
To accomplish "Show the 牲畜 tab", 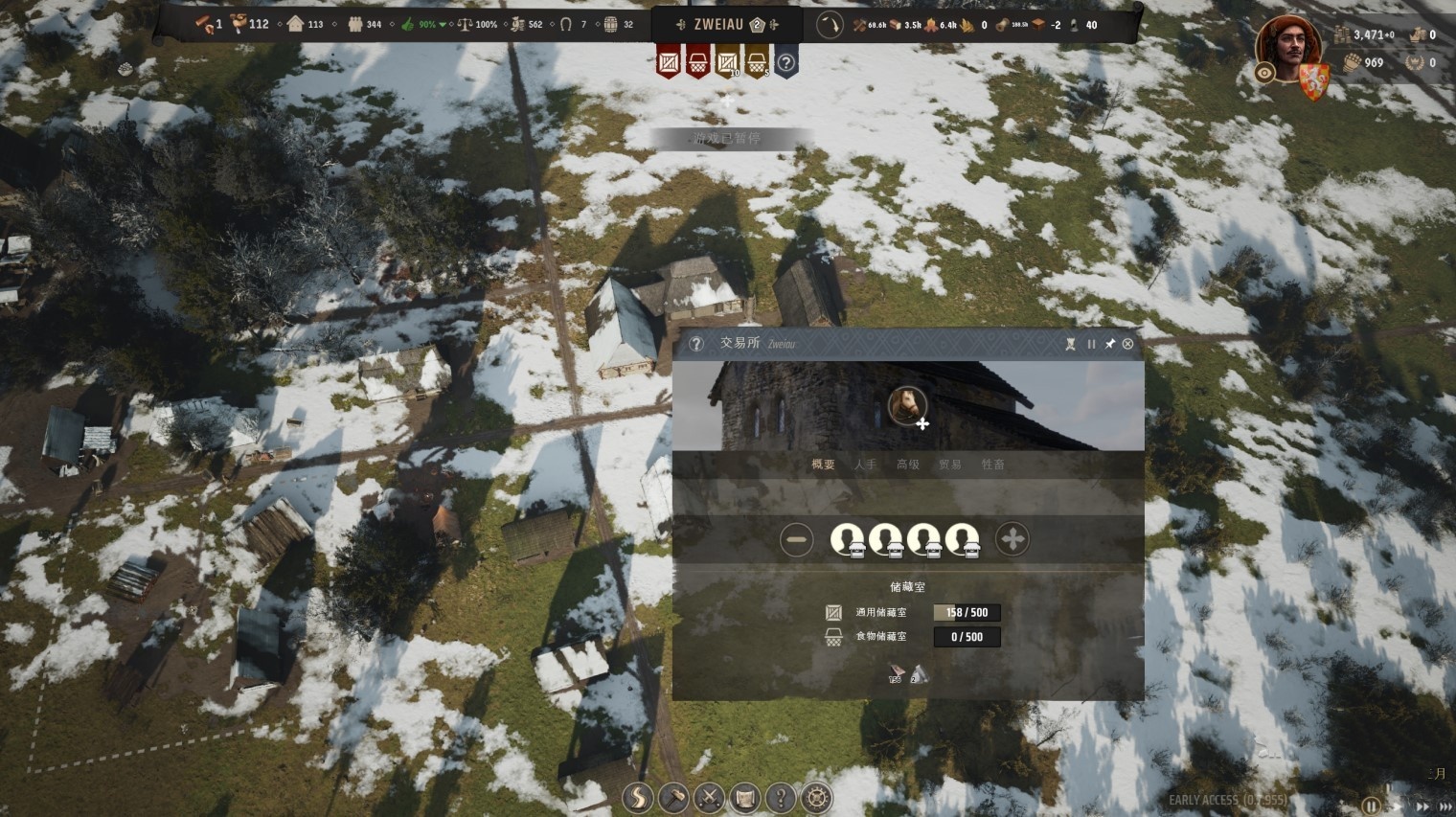I will 992,465.
